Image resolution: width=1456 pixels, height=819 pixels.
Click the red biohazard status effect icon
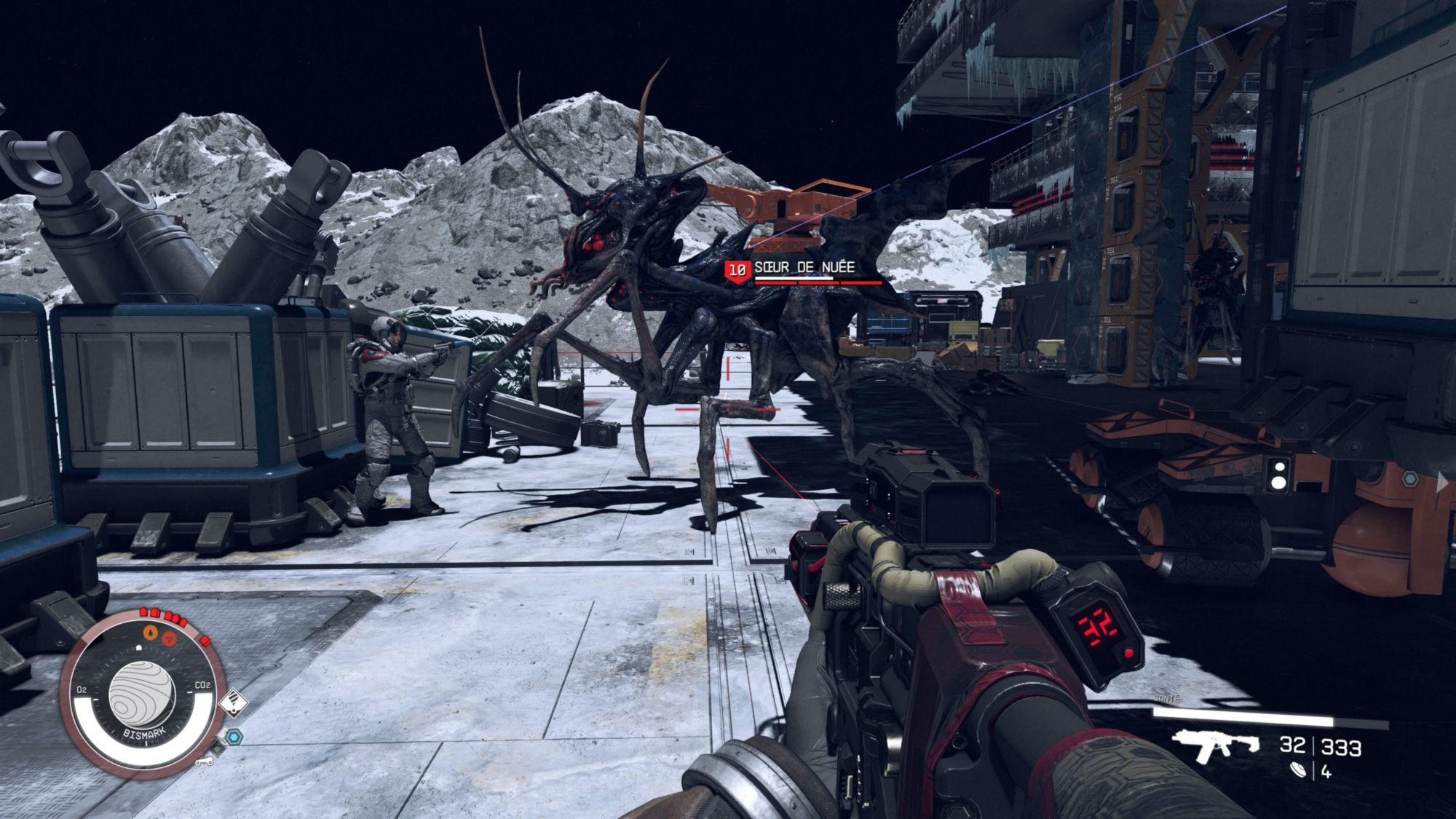tap(170, 638)
